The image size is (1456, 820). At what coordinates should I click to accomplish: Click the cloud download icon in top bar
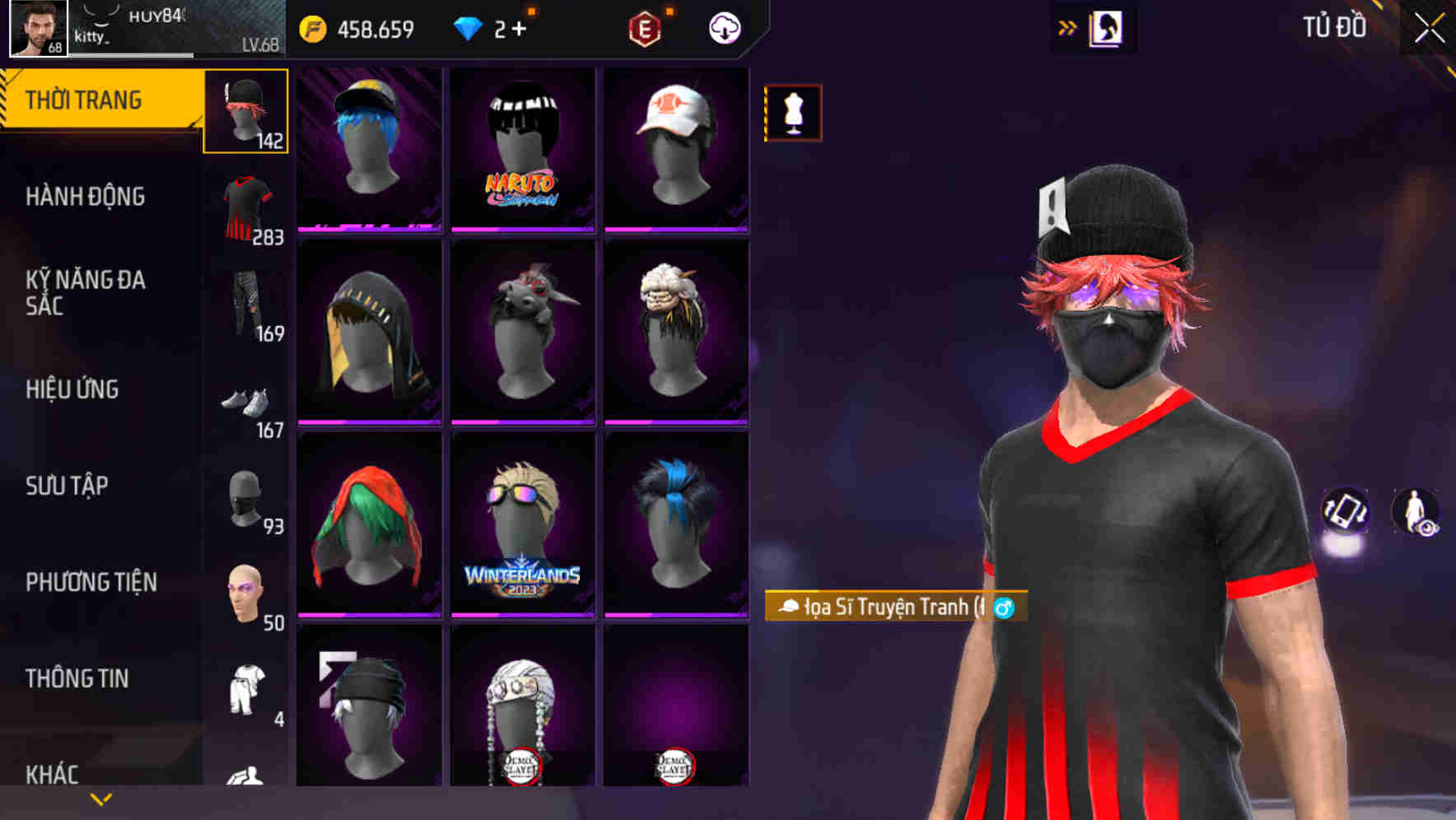click(x=722, y=26)
